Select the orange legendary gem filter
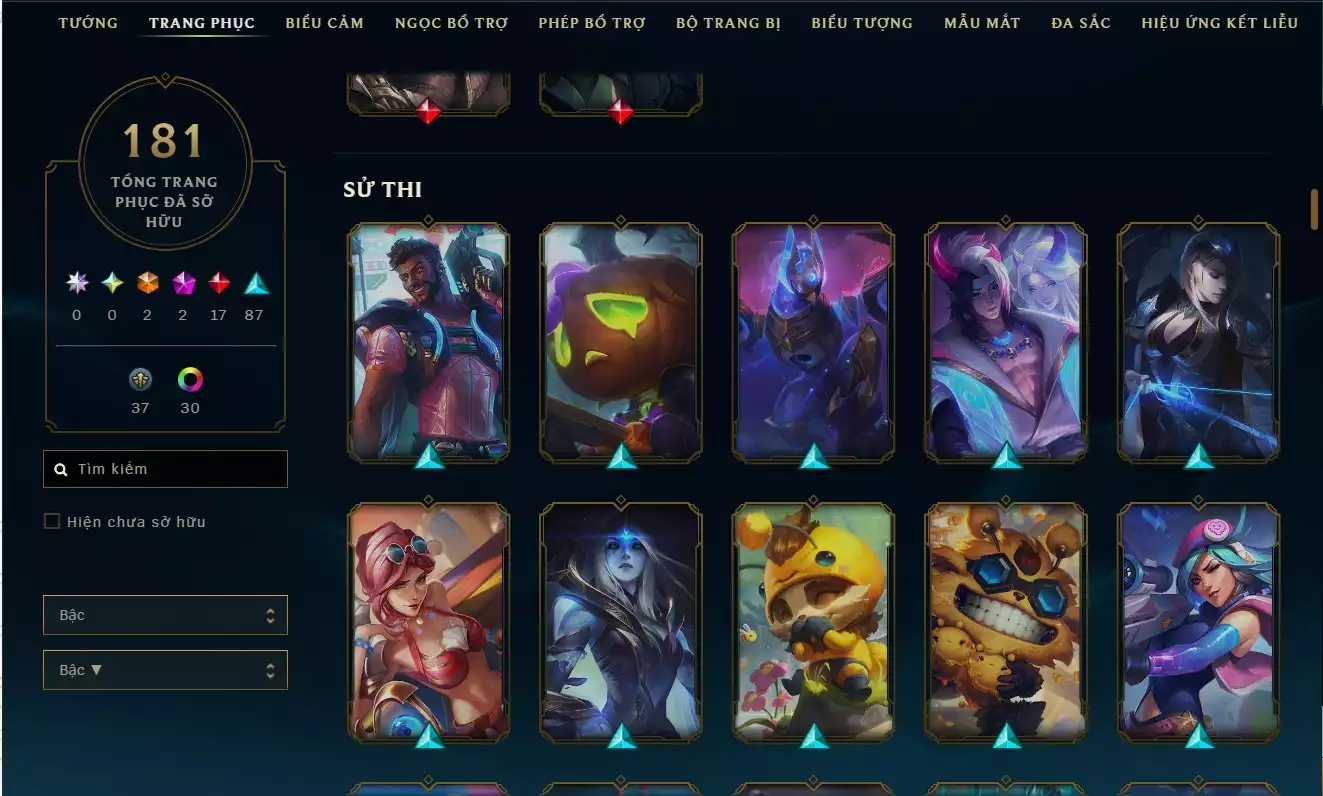 (147, 283)
